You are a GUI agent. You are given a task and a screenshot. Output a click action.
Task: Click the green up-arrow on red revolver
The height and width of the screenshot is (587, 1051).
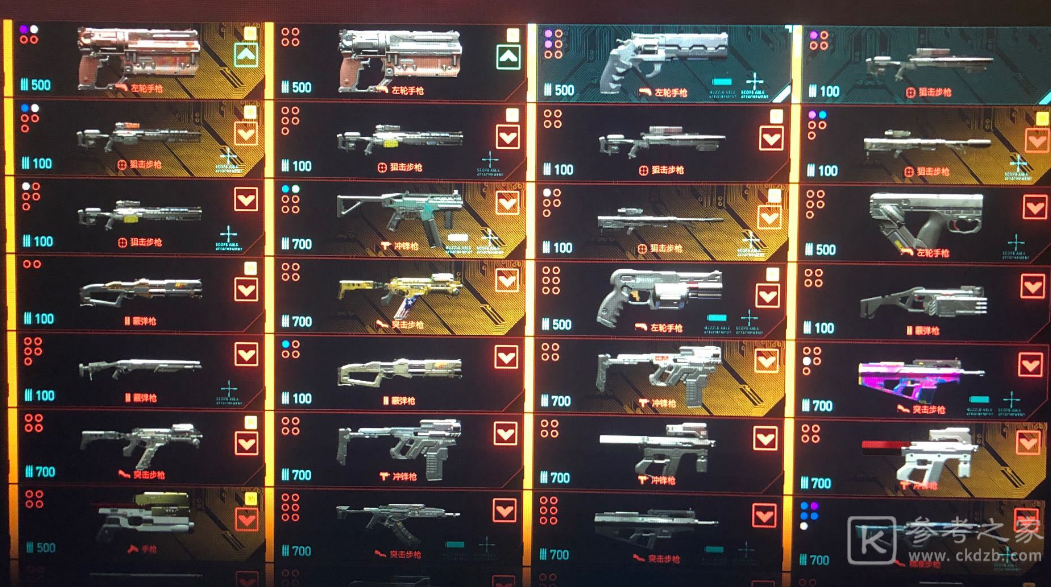pyautogui.click(x=246, y=55)
